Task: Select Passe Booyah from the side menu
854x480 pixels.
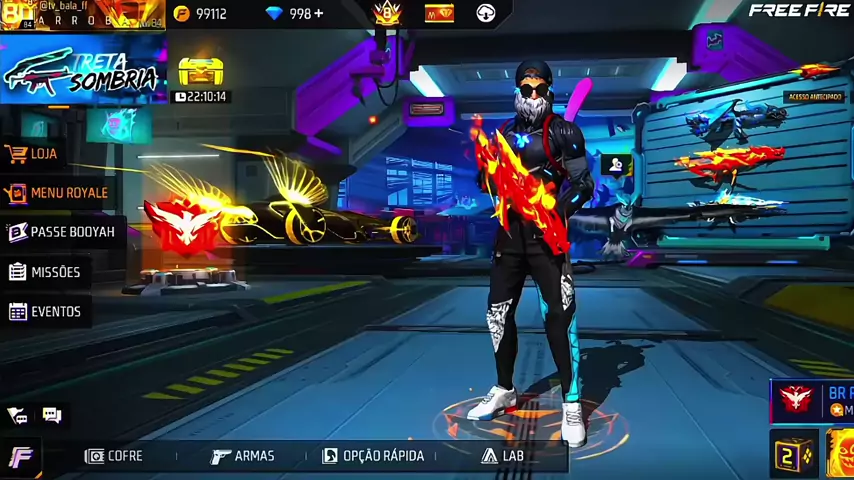Action: [x=60, y=232]
